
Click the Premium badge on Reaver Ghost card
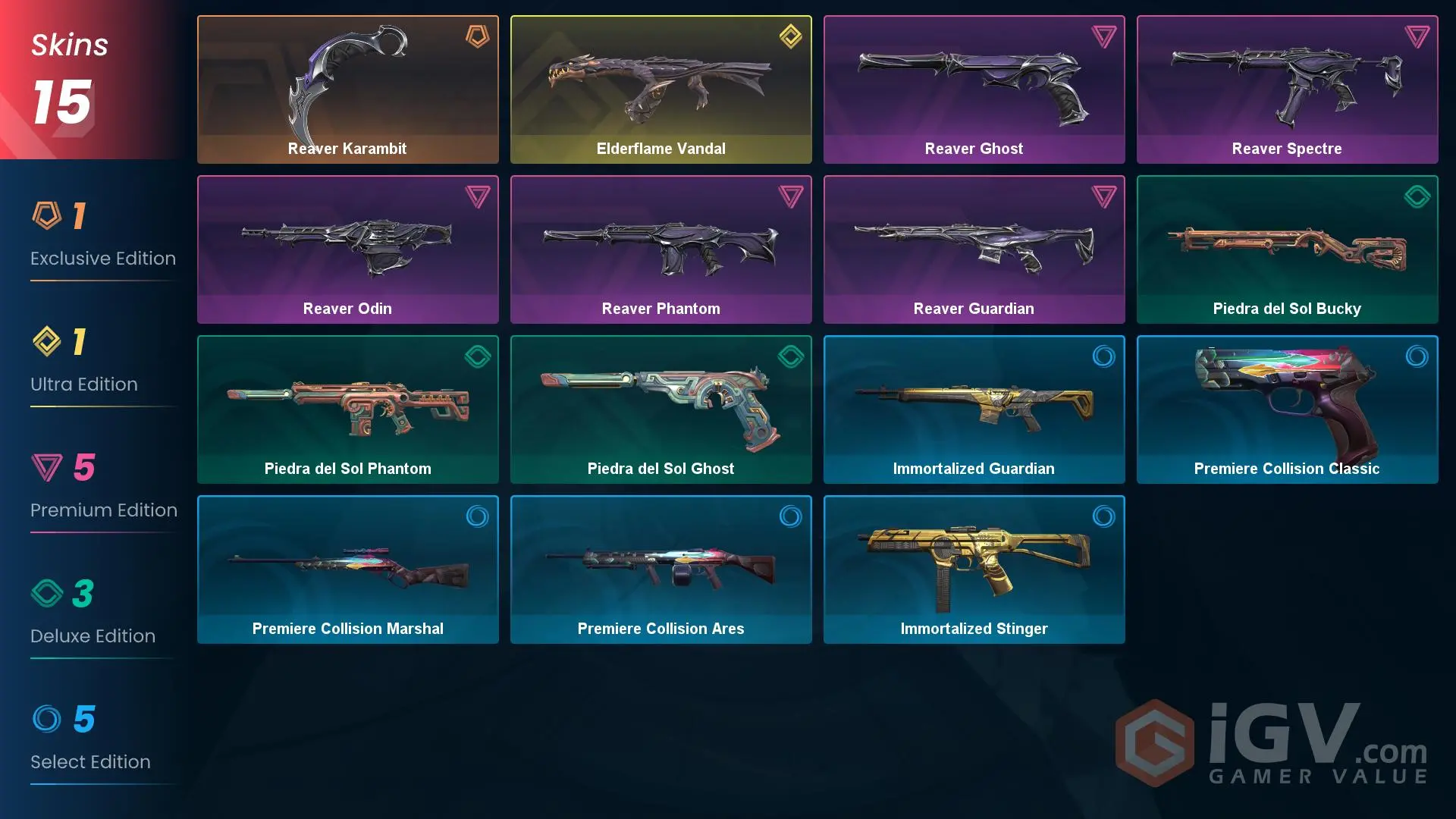pos(1104,36)
